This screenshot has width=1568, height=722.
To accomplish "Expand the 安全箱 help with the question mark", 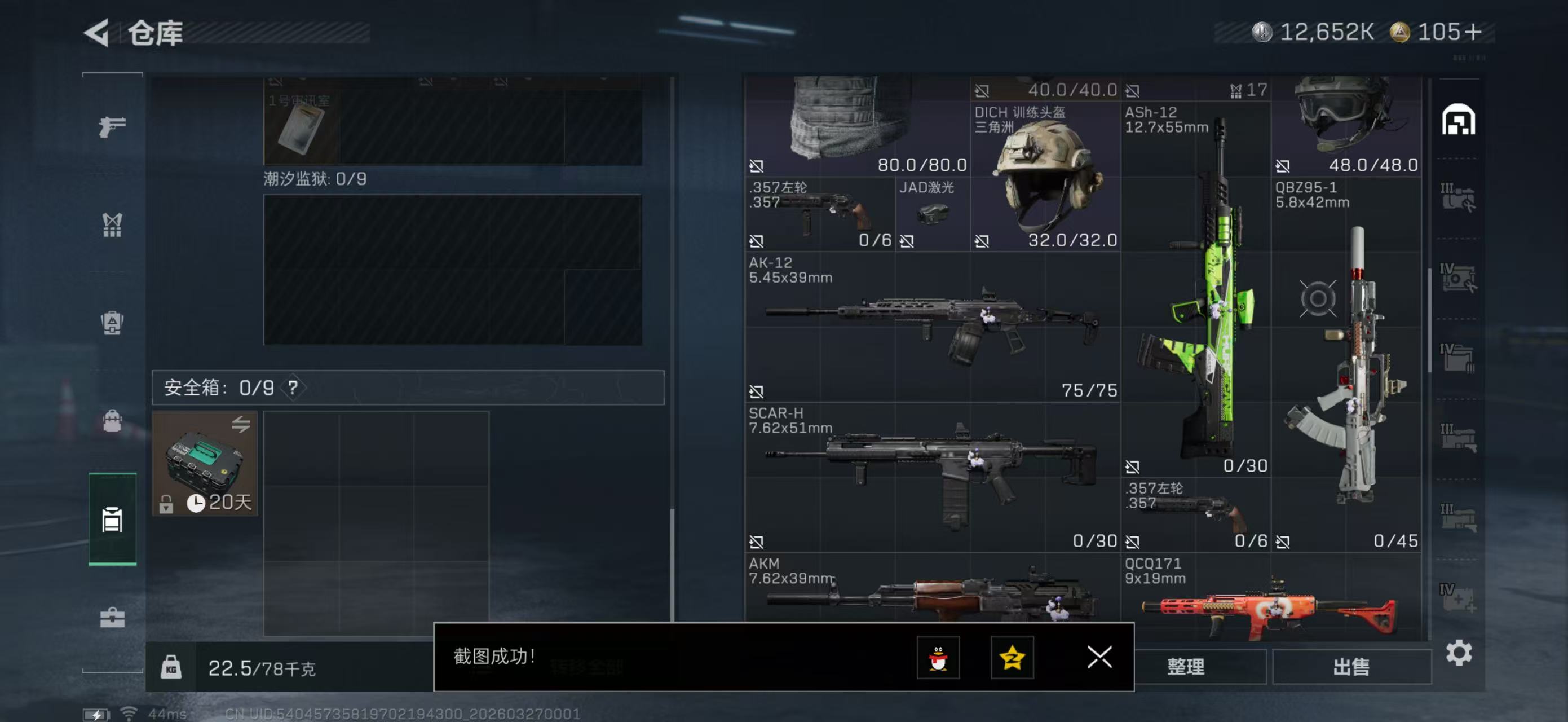I will coord(294,387).
